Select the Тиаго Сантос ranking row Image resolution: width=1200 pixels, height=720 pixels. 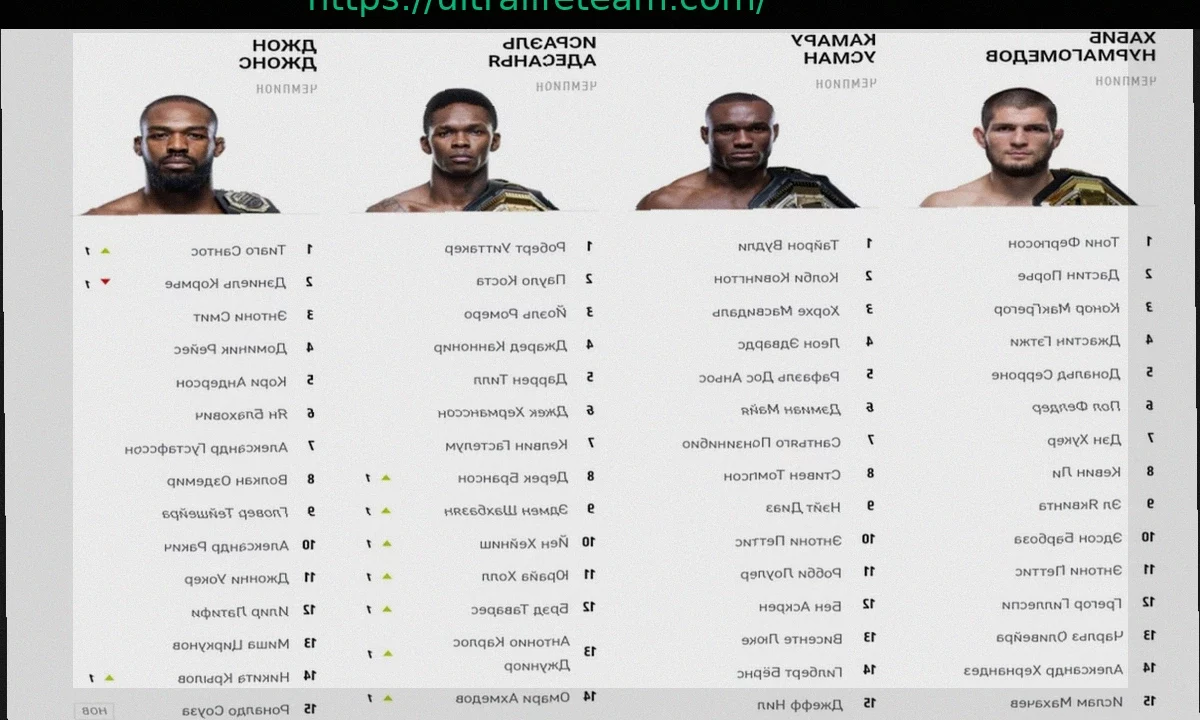pos(238,250)
